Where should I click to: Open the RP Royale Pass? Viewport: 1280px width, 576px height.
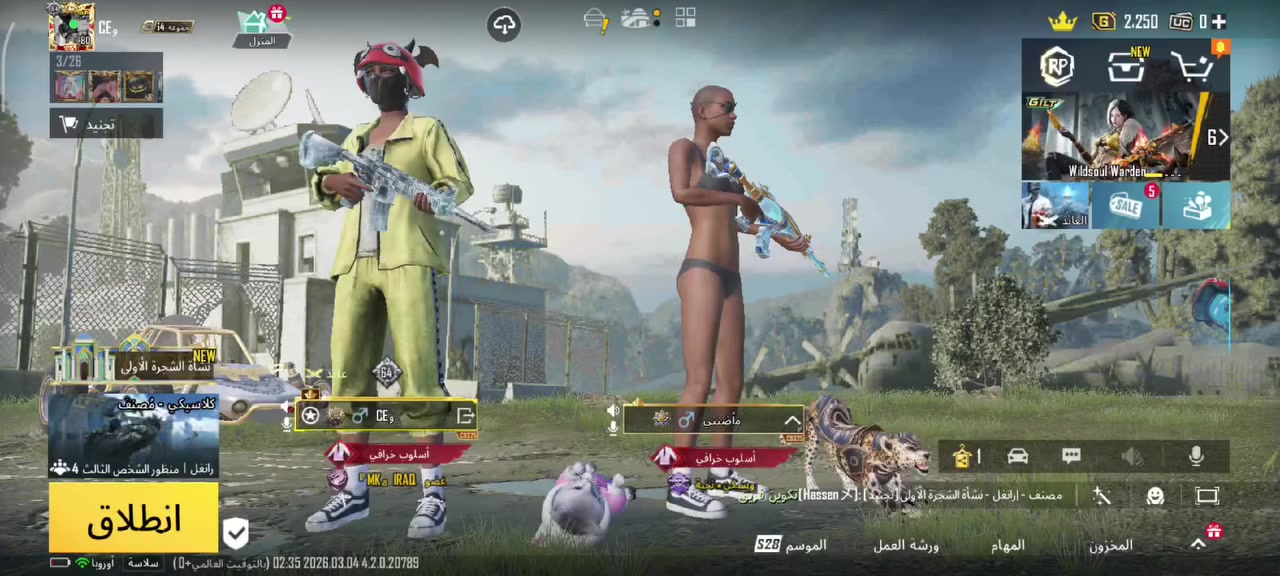coord(1057,67)
